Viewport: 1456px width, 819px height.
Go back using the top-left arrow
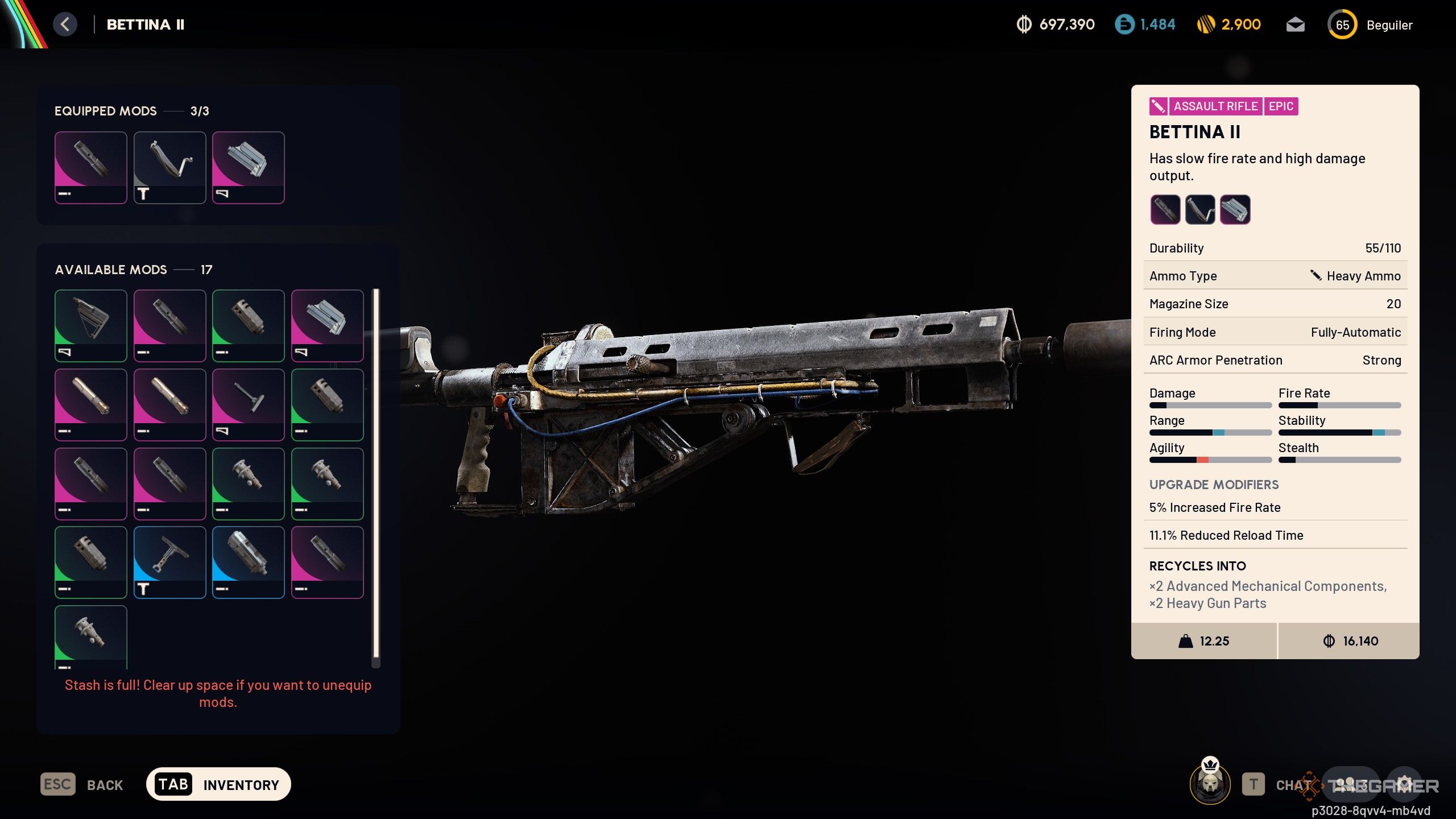point(65,24)
